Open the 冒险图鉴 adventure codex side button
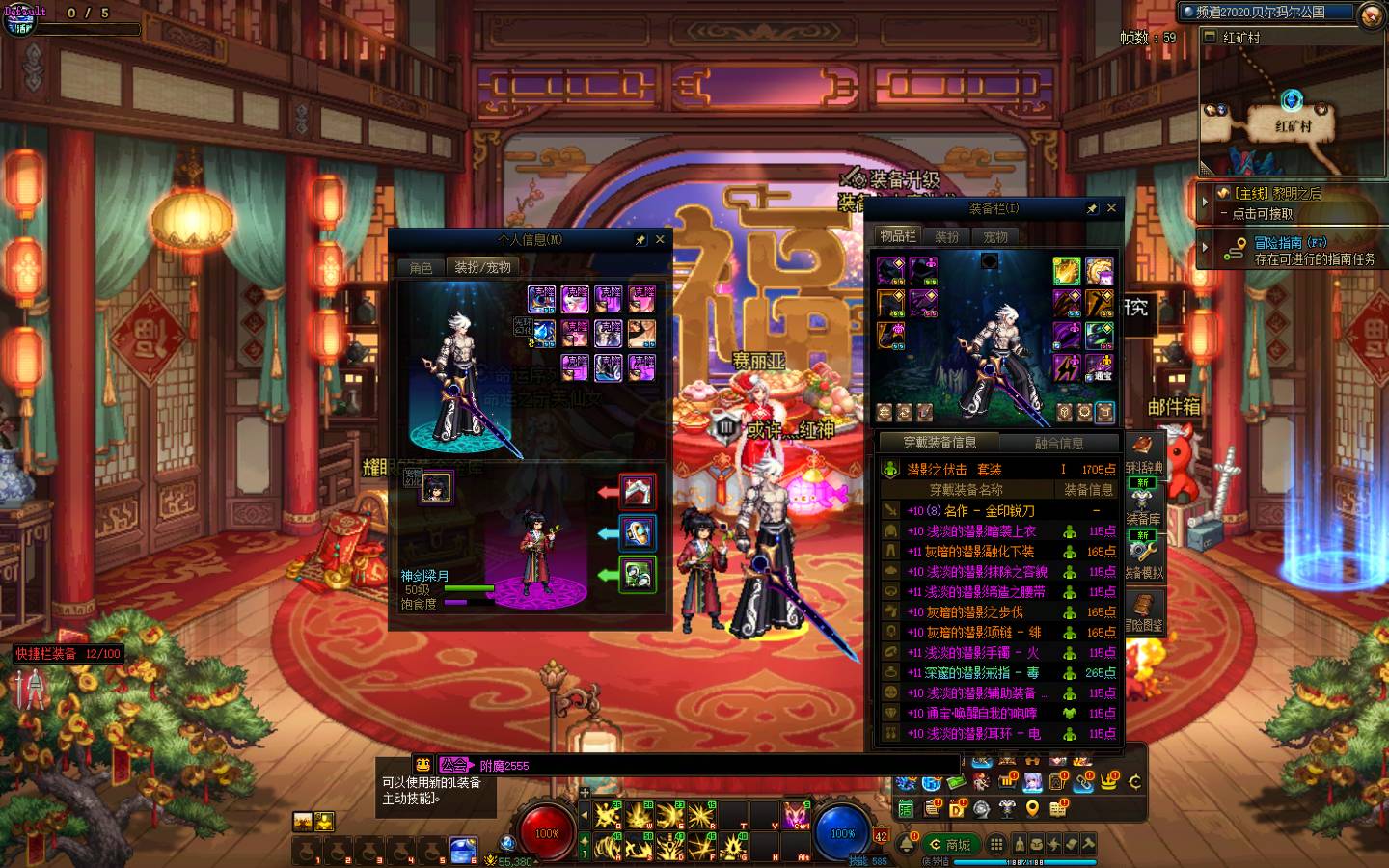The width and height of the screenshot is (1389, 868). [1144, 611]
